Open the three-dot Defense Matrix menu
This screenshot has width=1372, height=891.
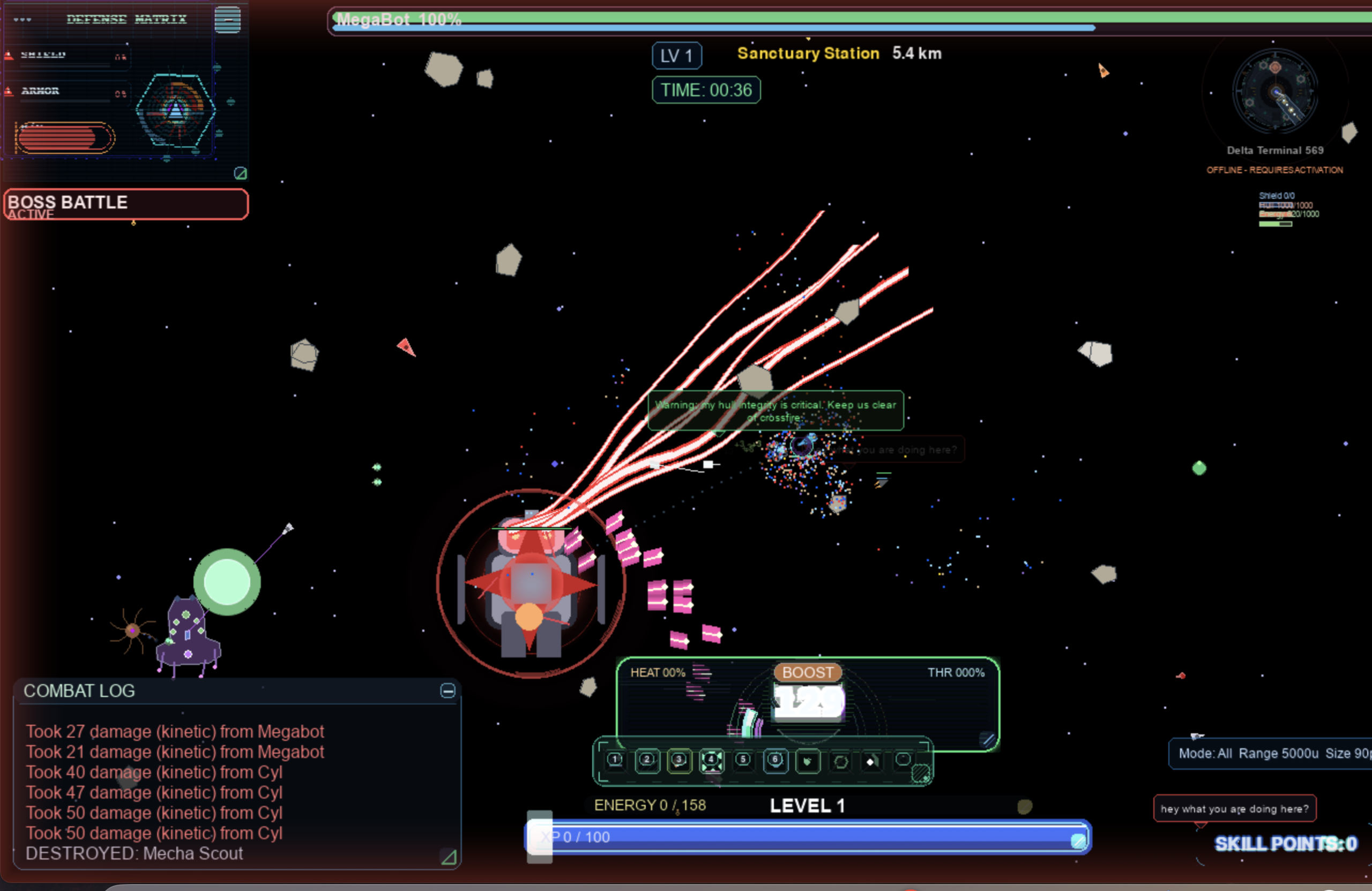(x=23, y=20)
